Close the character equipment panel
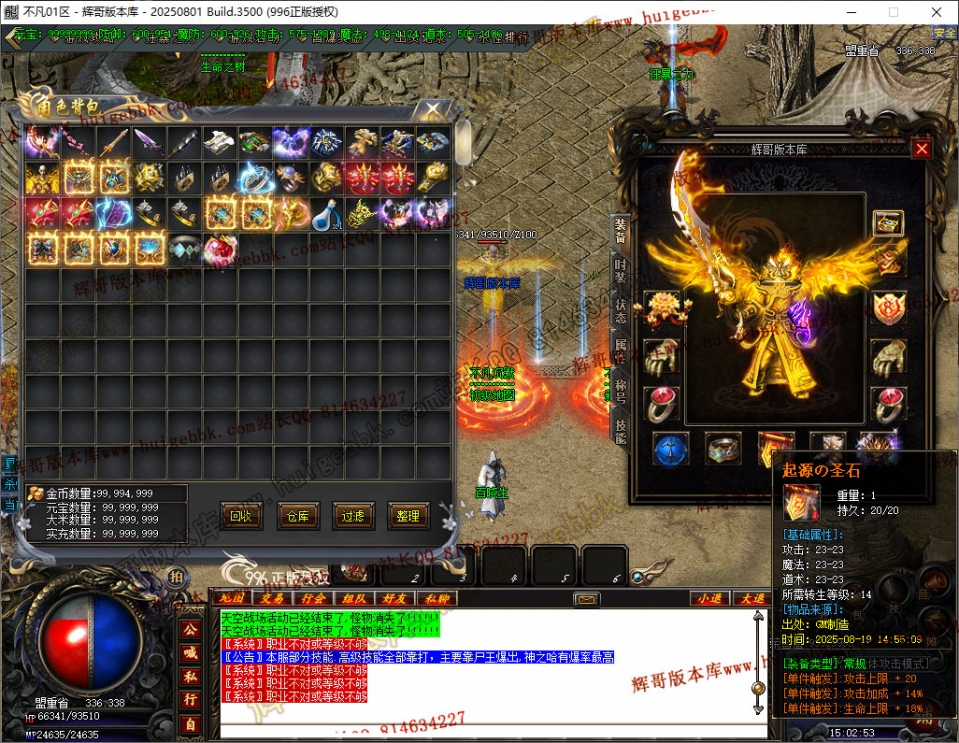The width and height of the screenshot is (959, 743). pyautogui.click(x=922, y=148)
